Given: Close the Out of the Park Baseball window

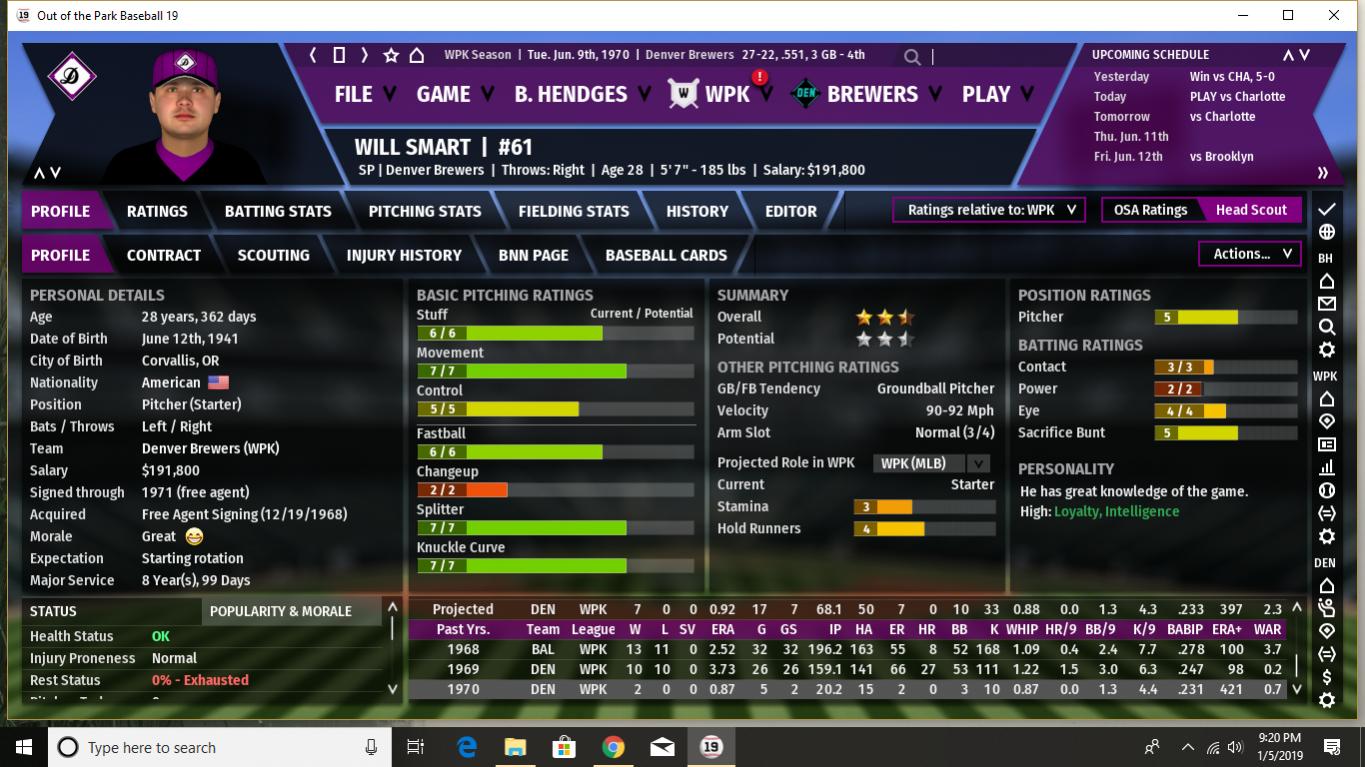Looking at the screenshot, I should 1334,15.
